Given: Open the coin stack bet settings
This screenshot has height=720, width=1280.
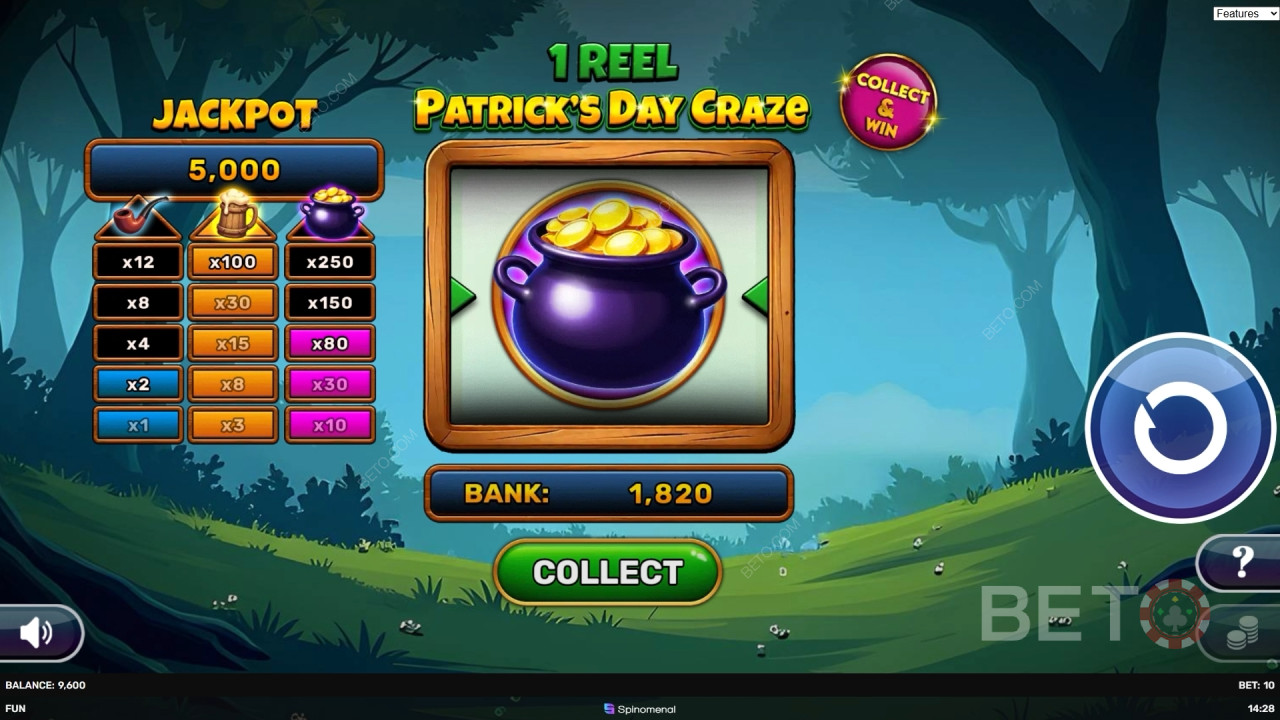Looking at the screenshot, I should pos(1241,635).
